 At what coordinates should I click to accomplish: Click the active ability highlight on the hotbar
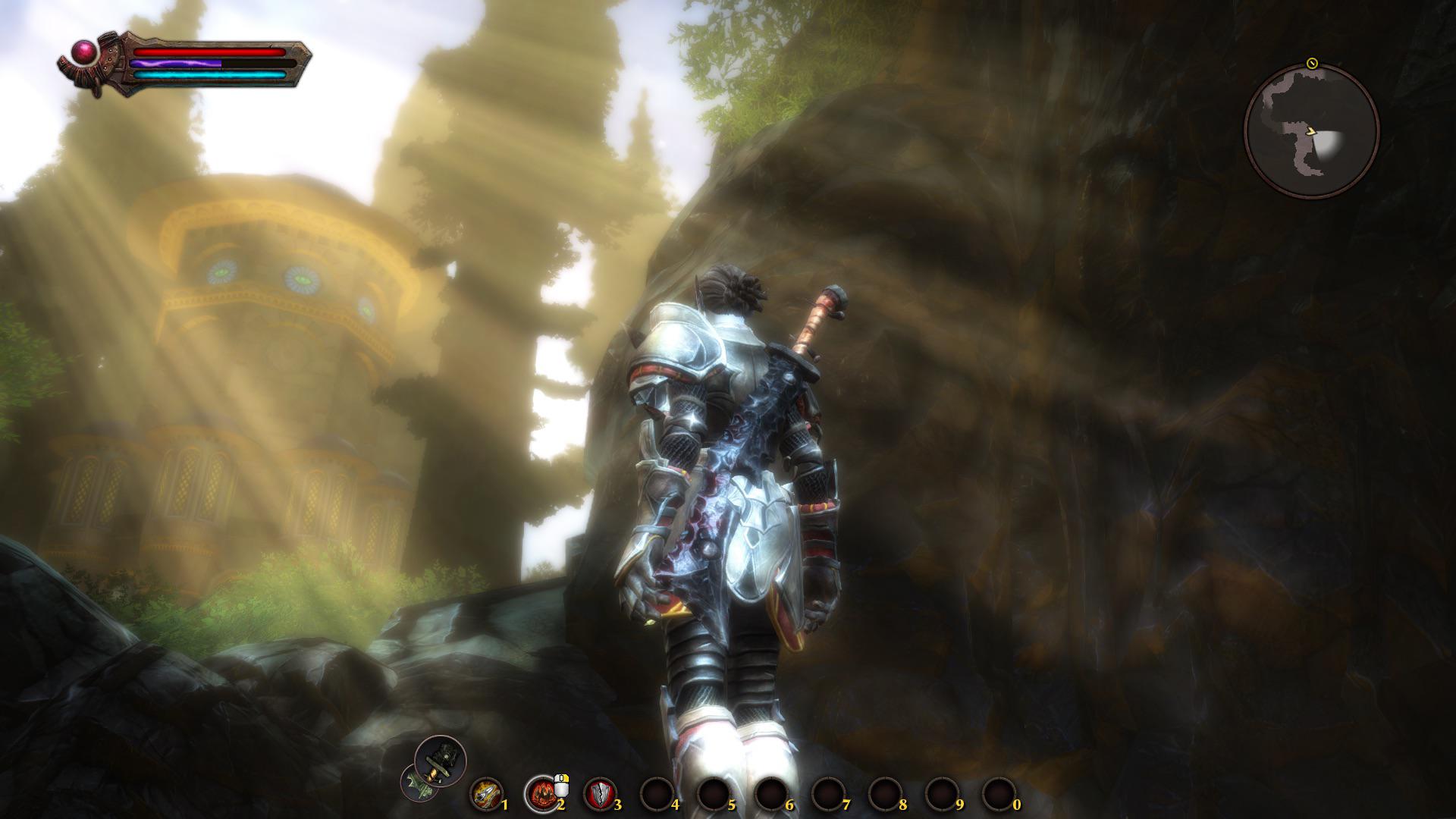[544, 792]
